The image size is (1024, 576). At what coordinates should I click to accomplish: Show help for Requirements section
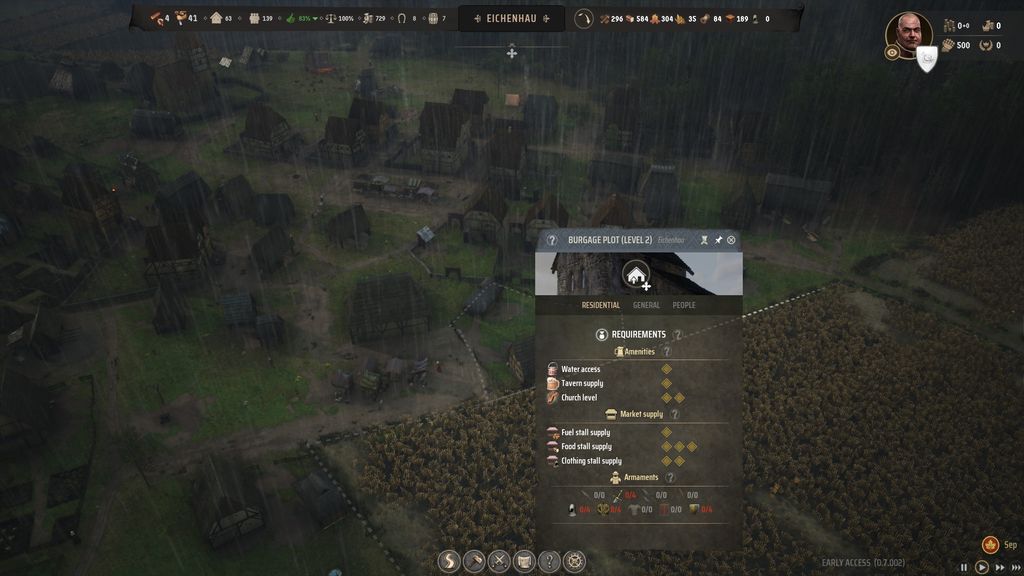[x=677, y=335]
